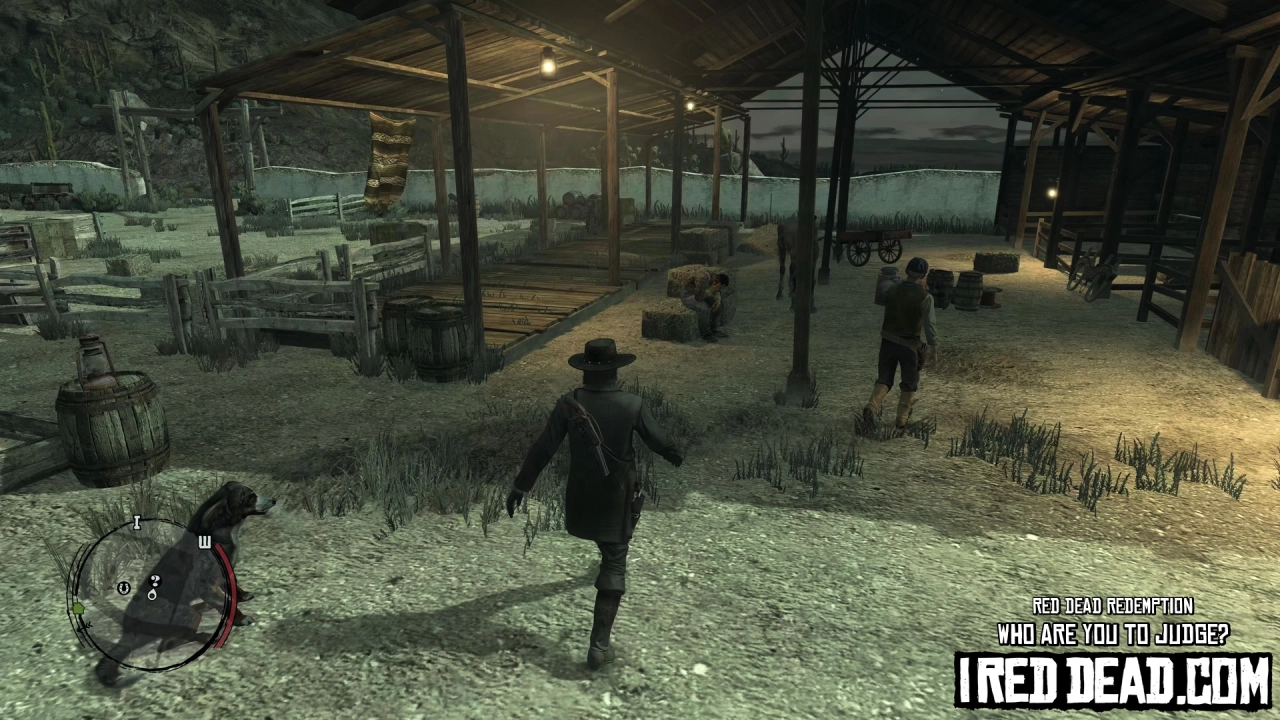Click the 'RED DEAD REDEMPTION' caption text
This screenshot has width=1280, height=720.
1113,606
